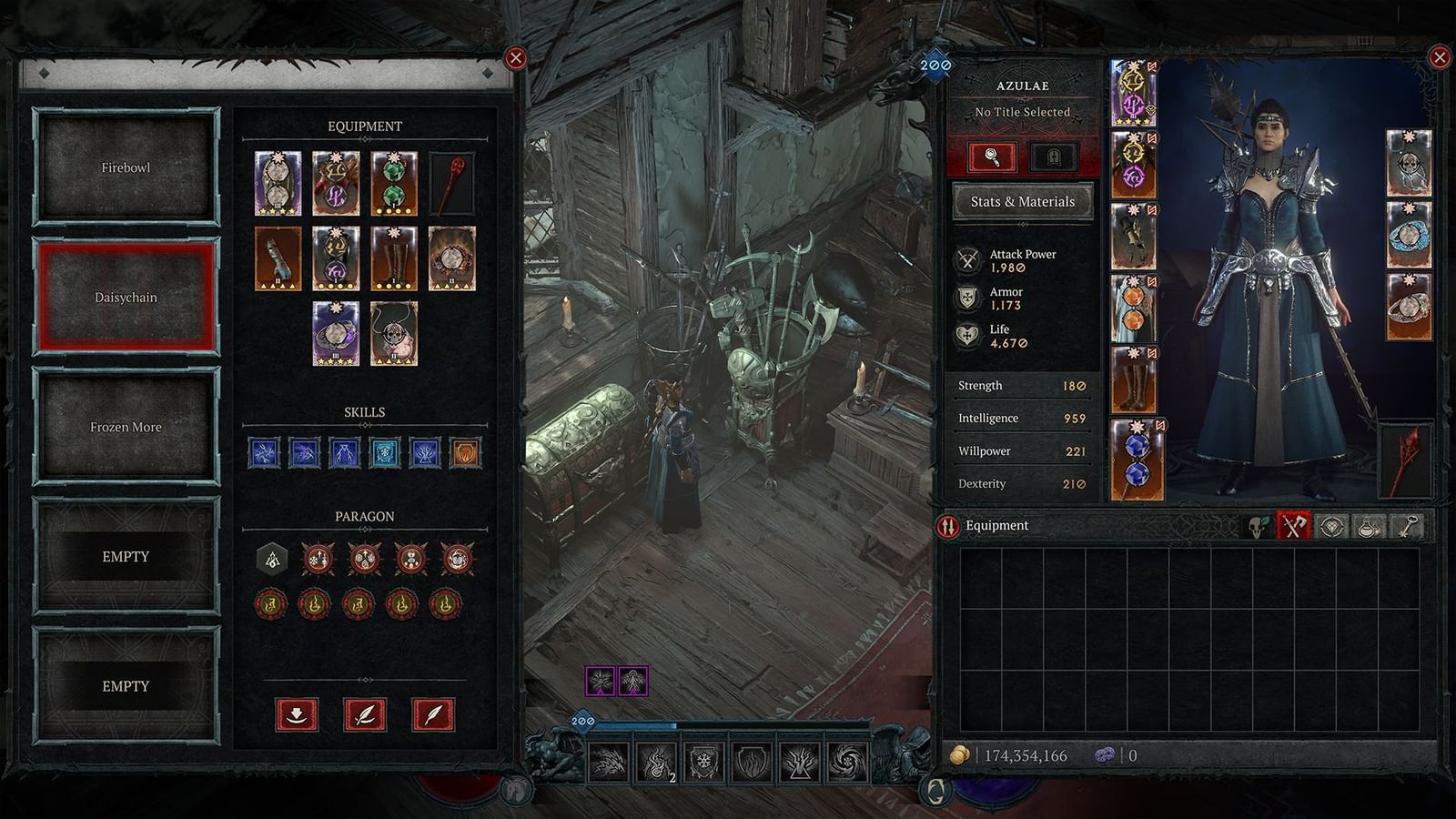Open the elixirs potion filter
1456x819 pixels.
coord(1368,526)
